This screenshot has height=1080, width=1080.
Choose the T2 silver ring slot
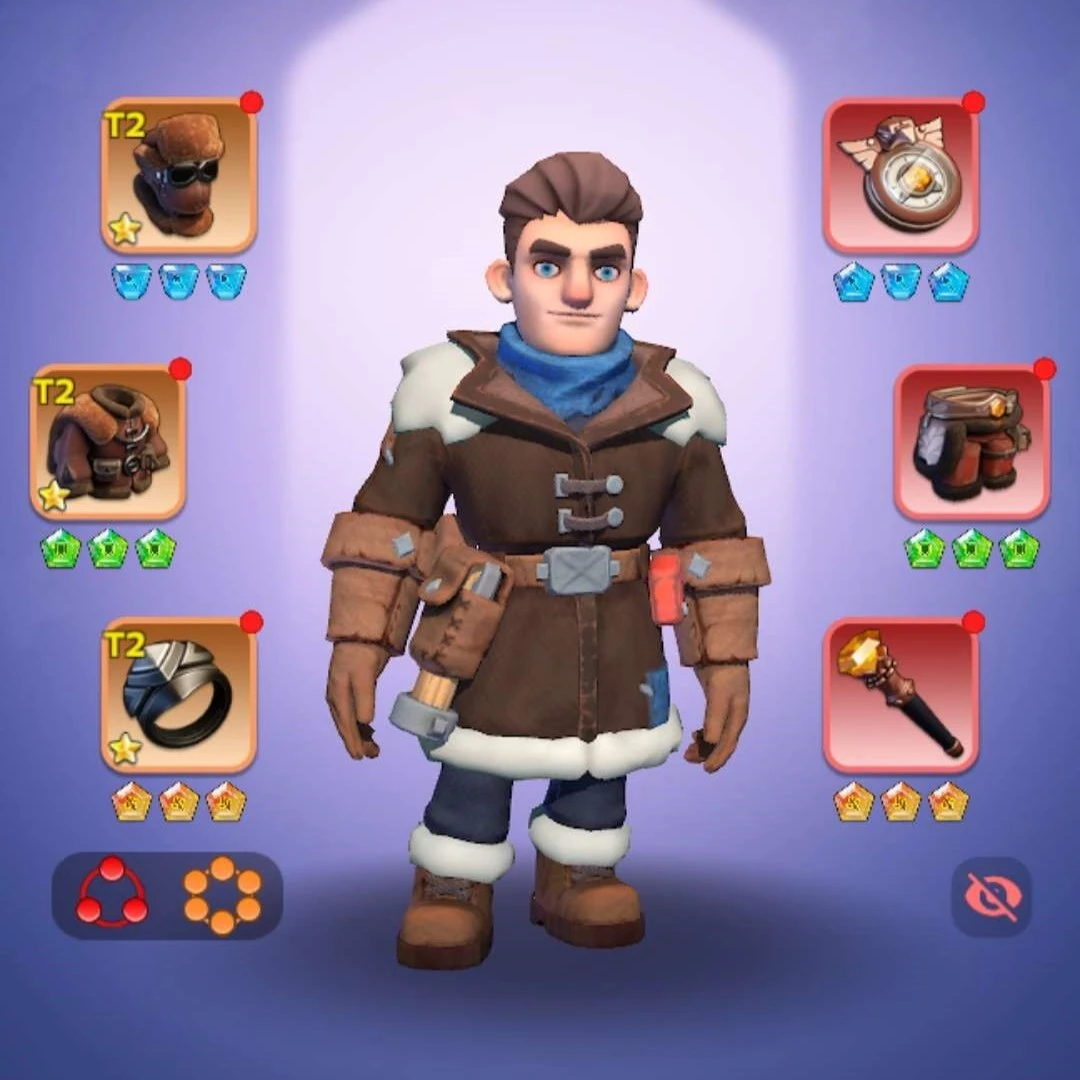pyautogui.click(x=179, y=695)
